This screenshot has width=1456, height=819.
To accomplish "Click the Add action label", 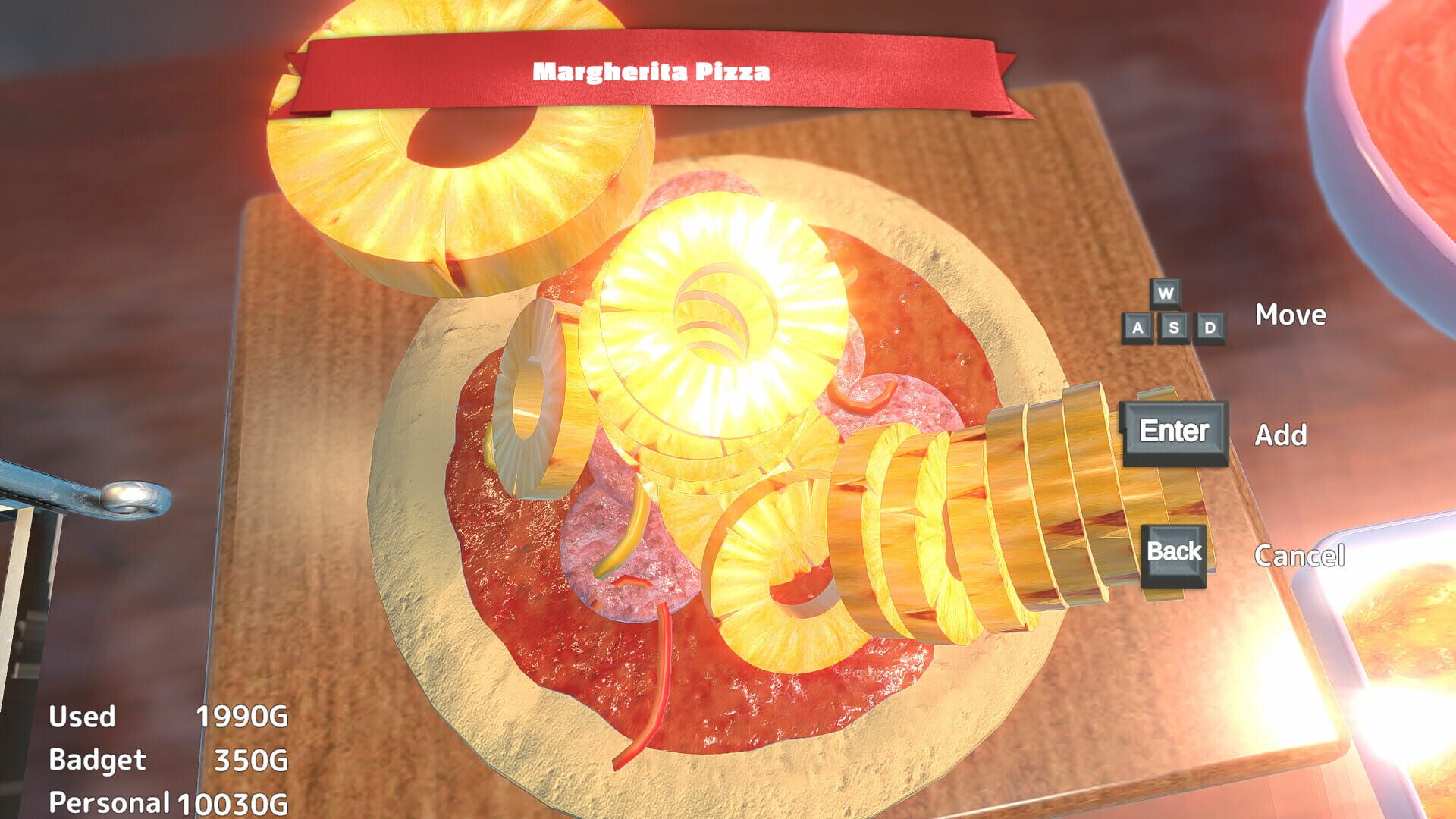I will [1282, 435].
